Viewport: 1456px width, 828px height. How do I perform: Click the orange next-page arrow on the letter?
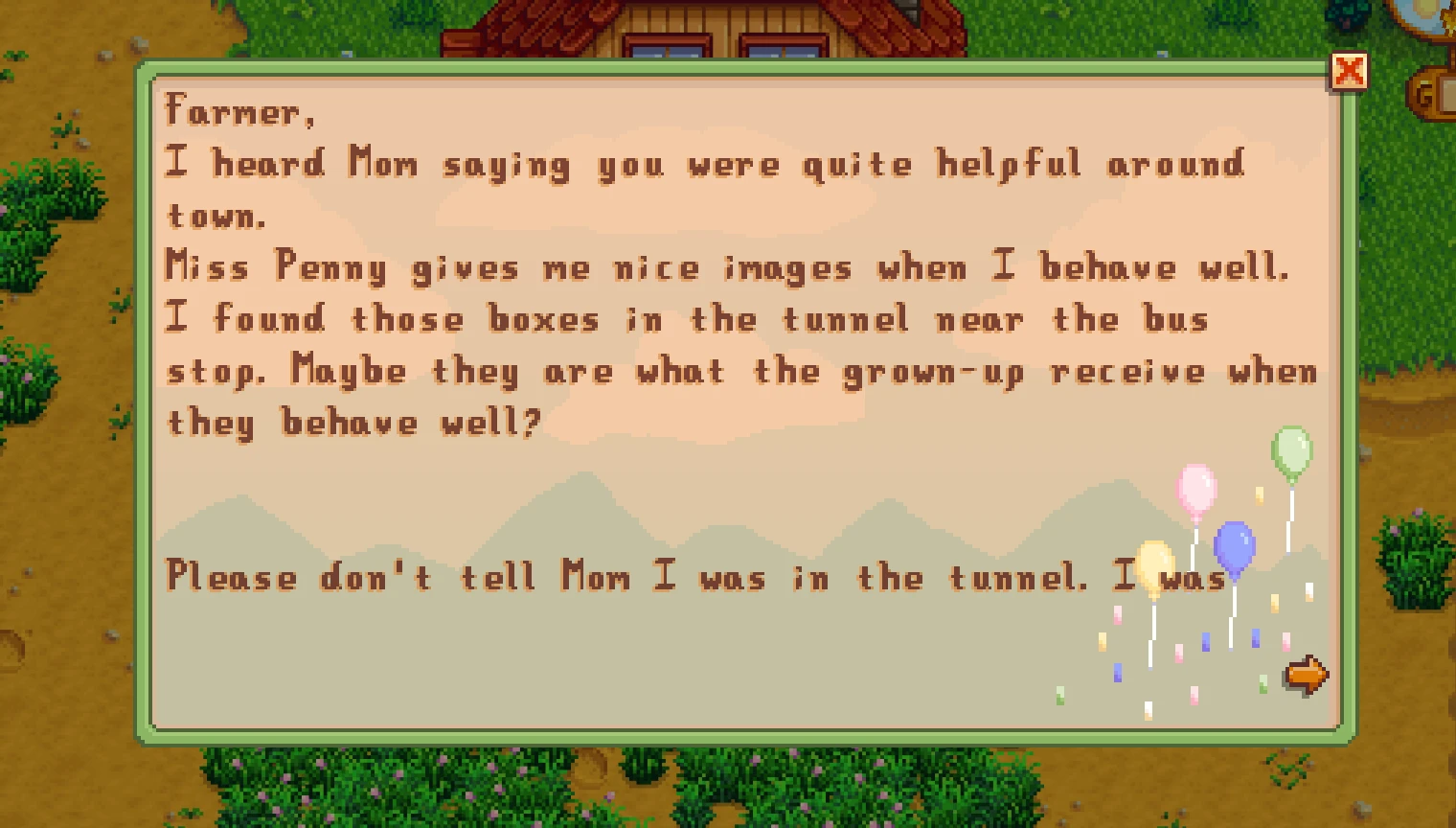tap(1307, 674)
